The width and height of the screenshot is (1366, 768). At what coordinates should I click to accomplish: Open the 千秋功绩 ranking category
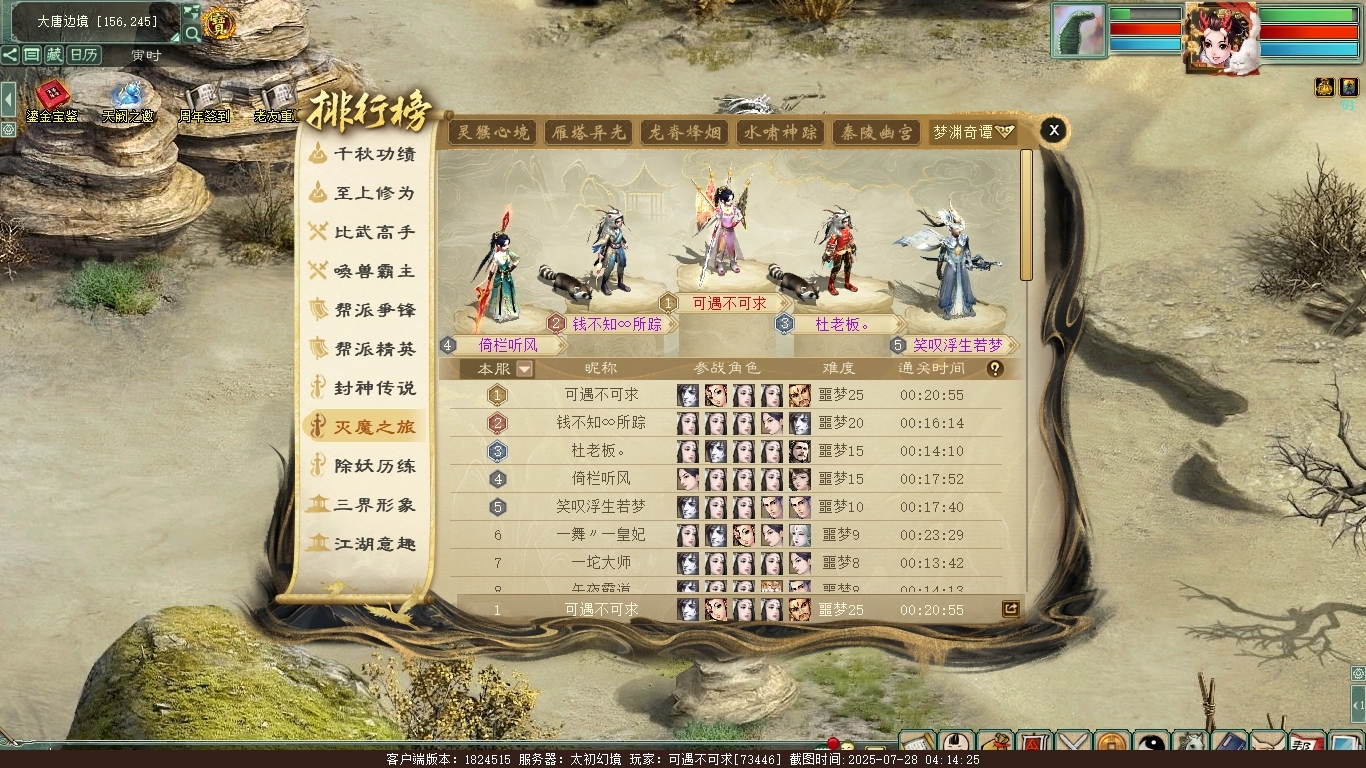pos(364,154)
